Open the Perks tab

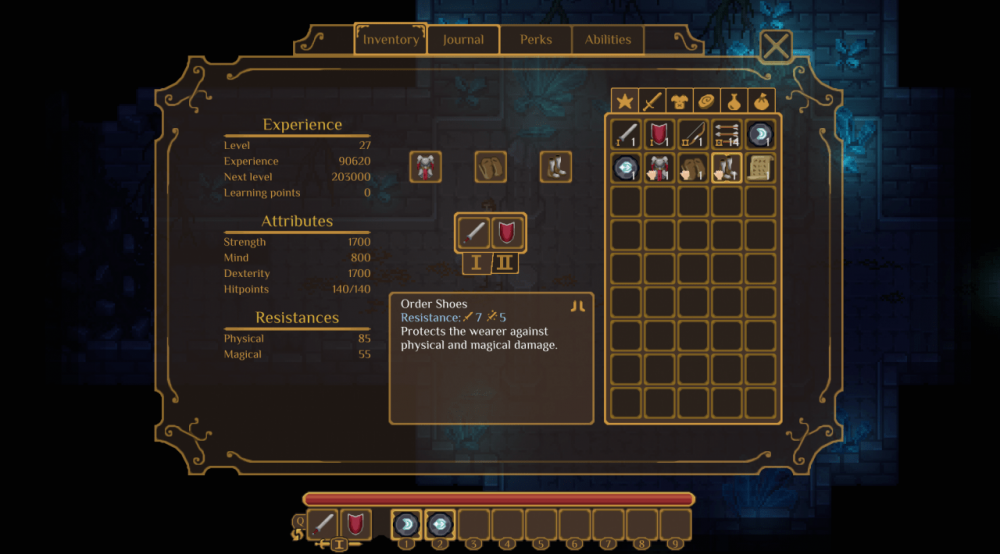click(536, 40)
